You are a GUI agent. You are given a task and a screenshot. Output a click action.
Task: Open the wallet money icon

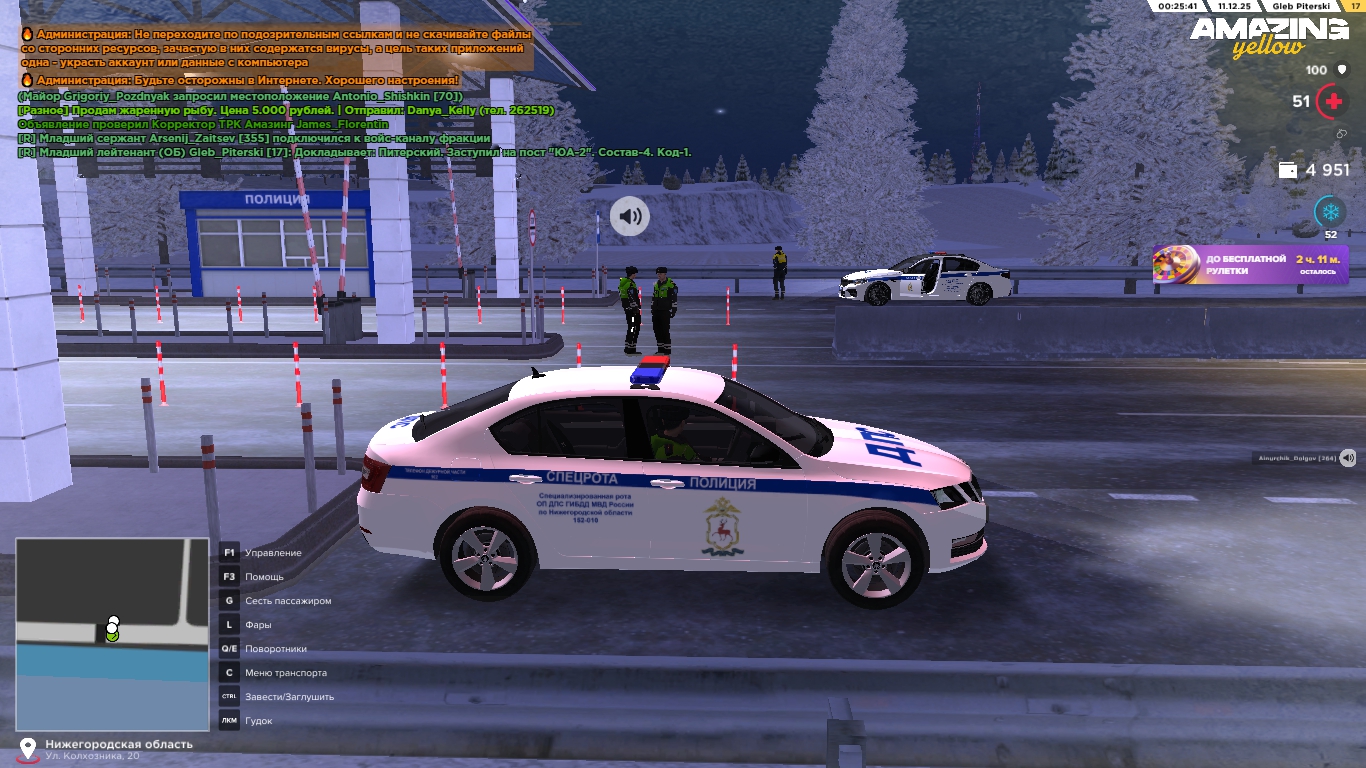1289,170
